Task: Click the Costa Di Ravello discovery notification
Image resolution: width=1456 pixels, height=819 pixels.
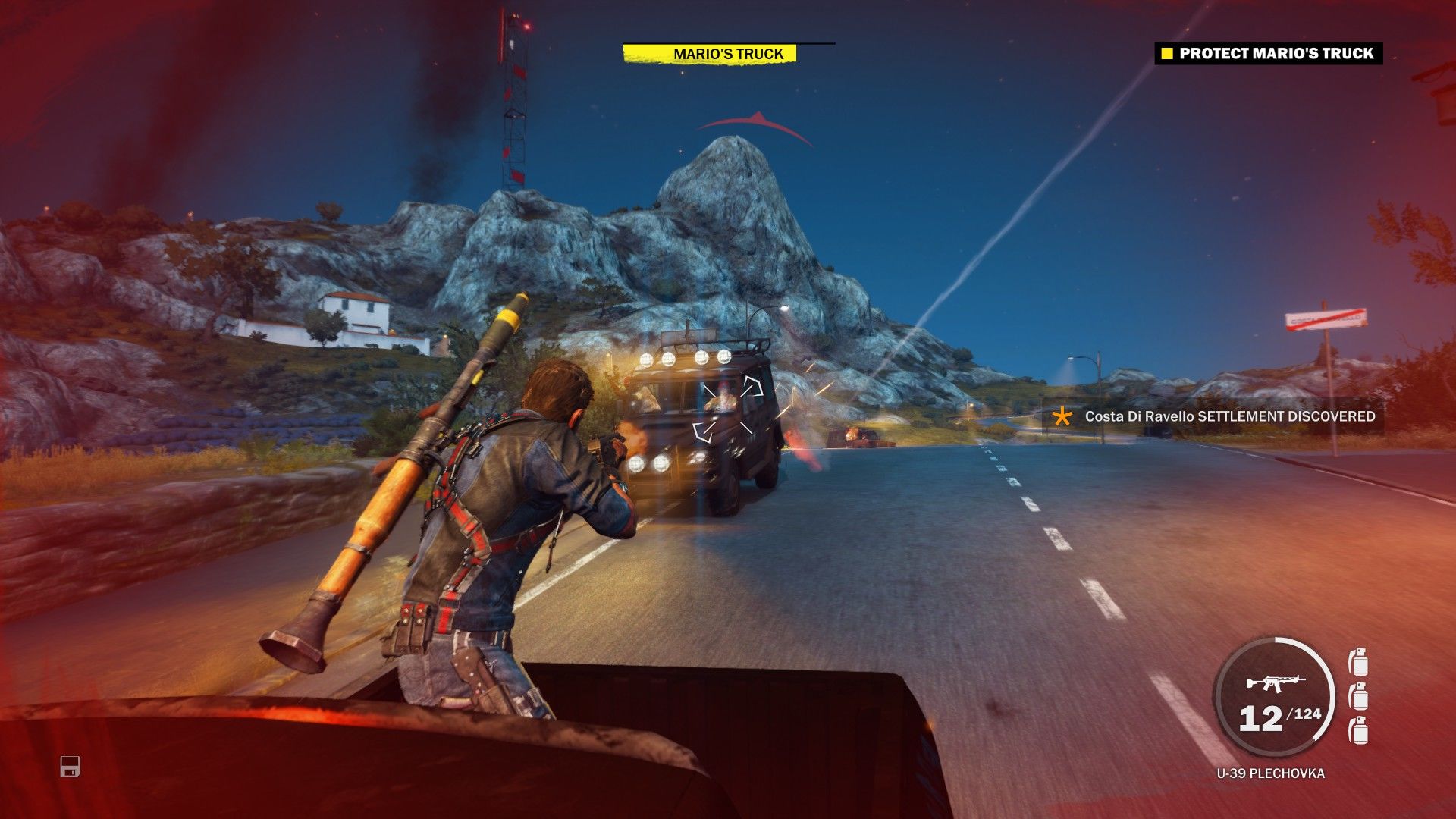Action: coord(1230,416)
